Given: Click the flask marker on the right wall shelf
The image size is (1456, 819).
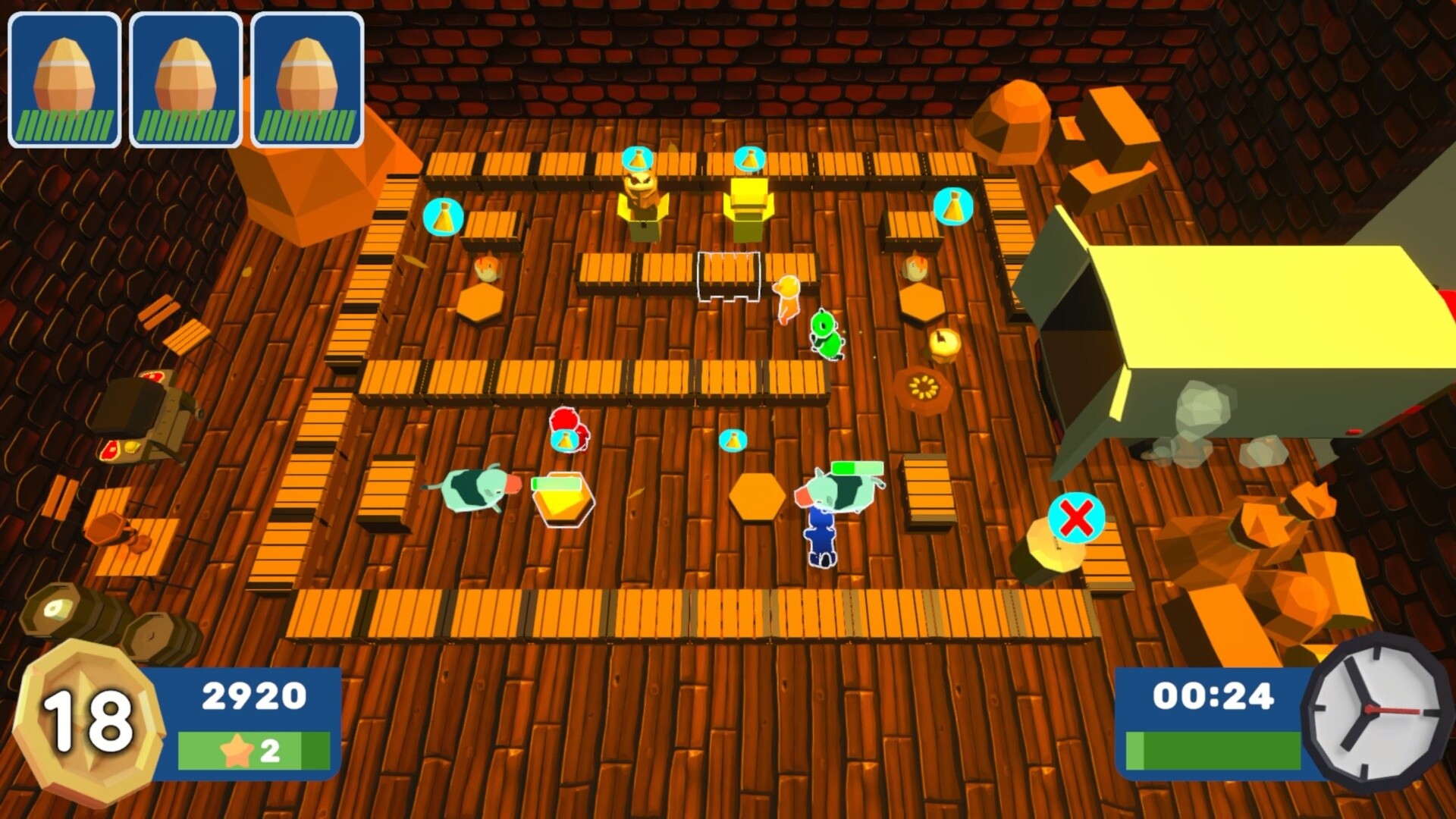Looking at the screenshot, I should (x=954, y=204).
